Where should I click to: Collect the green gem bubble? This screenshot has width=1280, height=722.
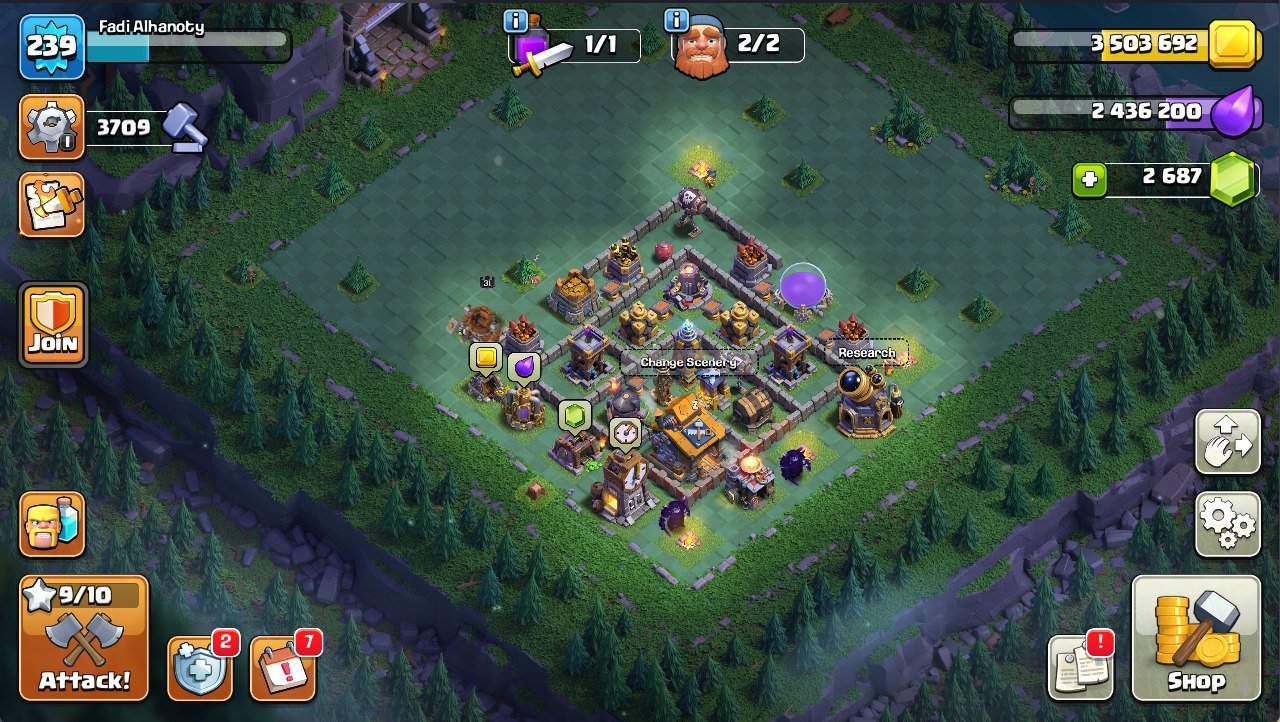point(574,415)
